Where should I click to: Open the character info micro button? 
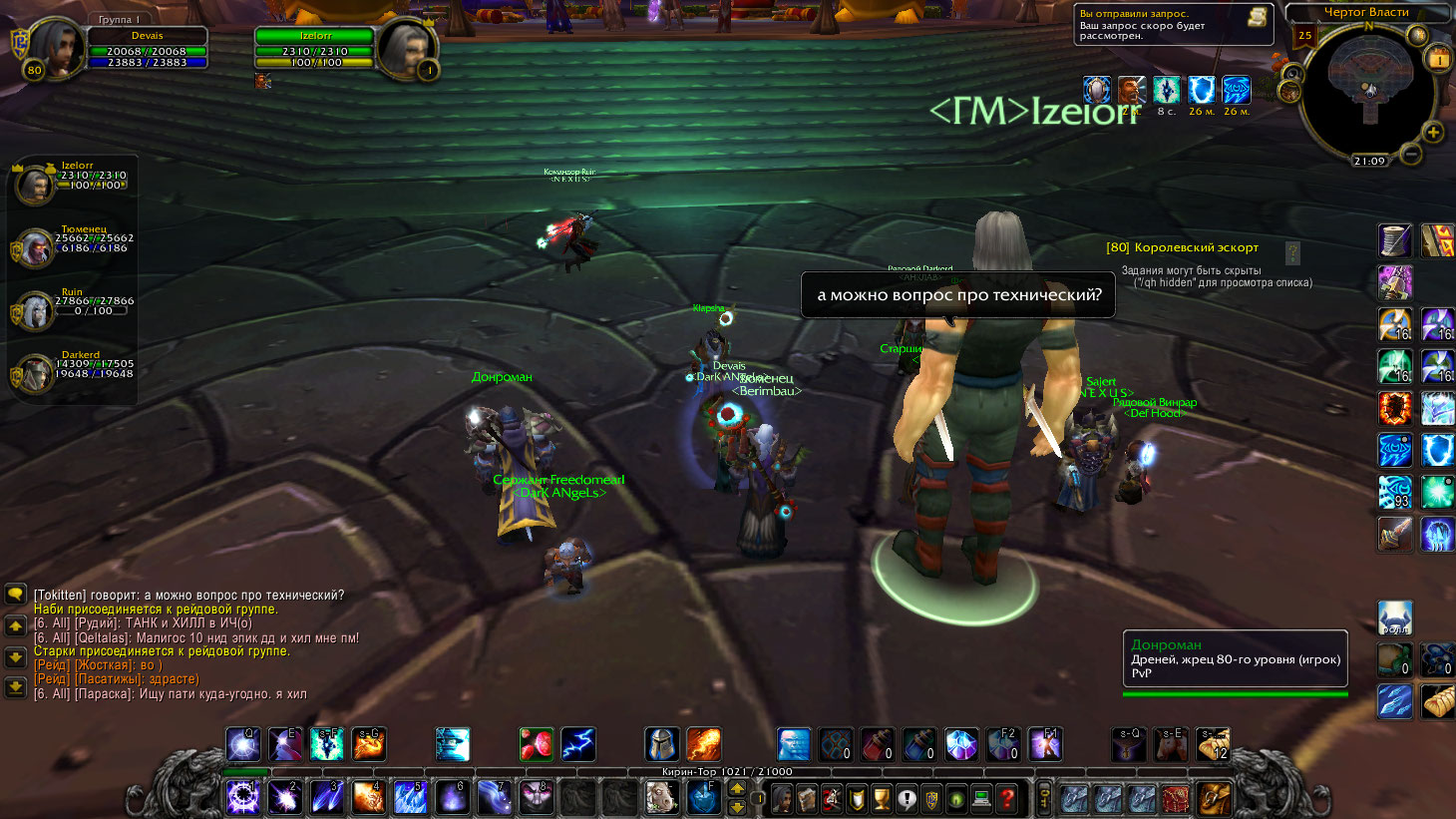click(782, 798)
